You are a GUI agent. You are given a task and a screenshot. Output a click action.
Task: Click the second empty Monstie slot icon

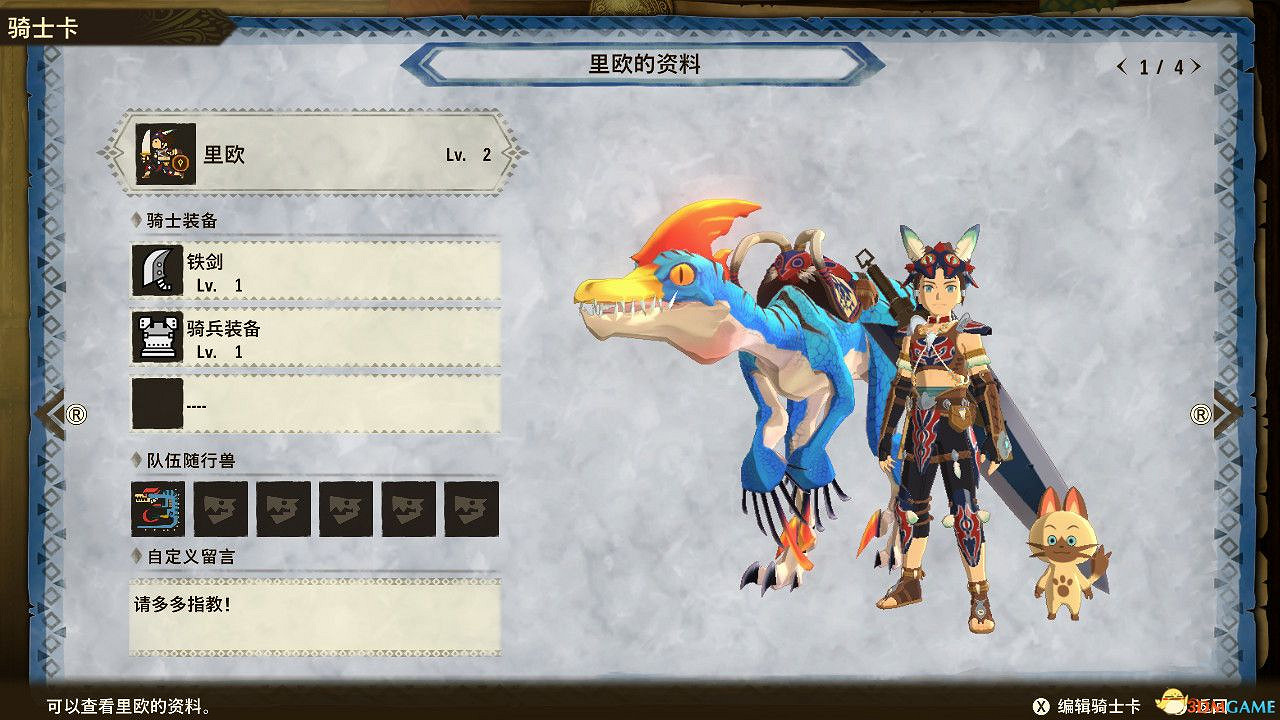pos(220,508)
